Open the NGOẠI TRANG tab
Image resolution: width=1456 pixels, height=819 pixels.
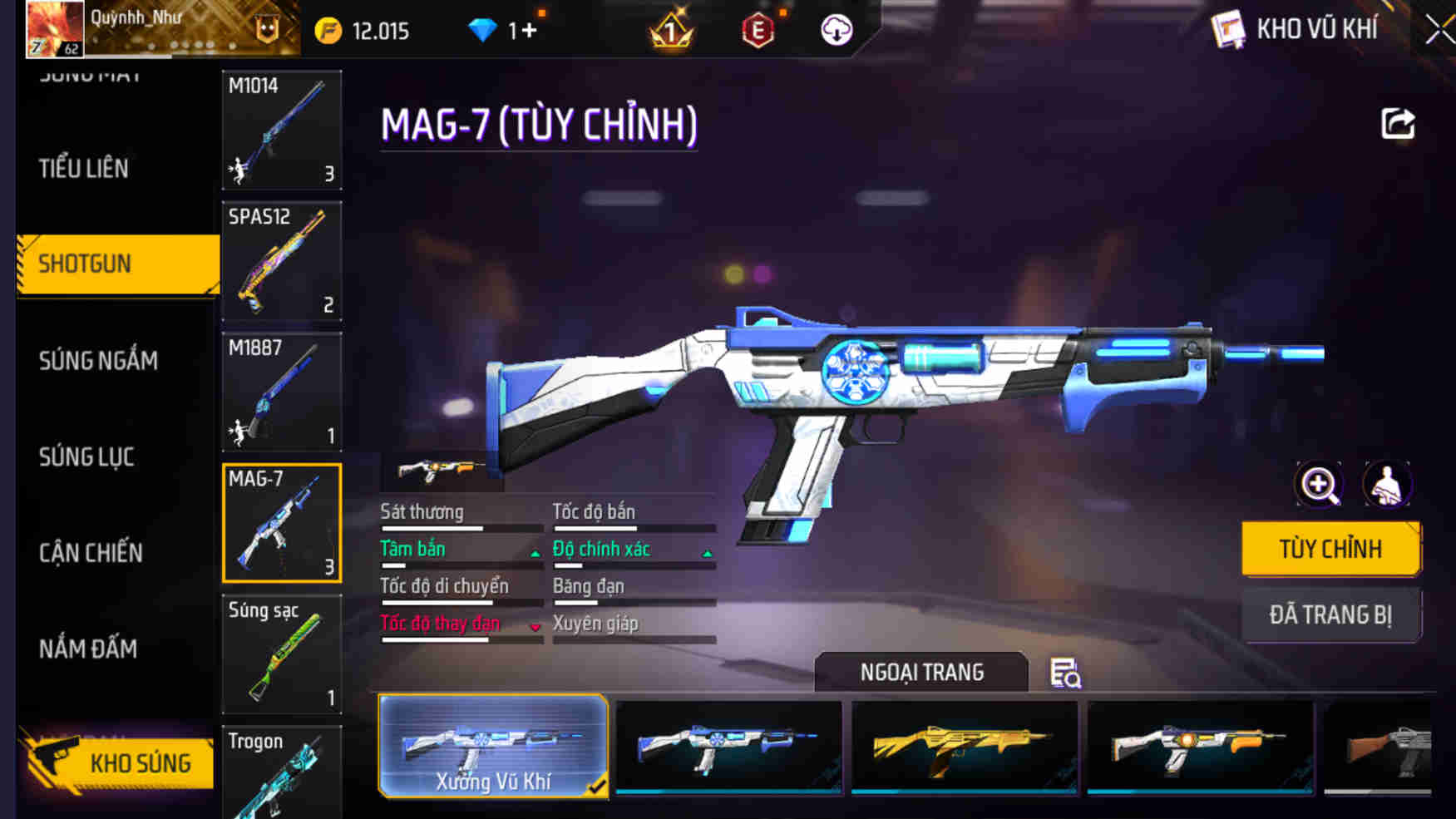coord(923,672)
